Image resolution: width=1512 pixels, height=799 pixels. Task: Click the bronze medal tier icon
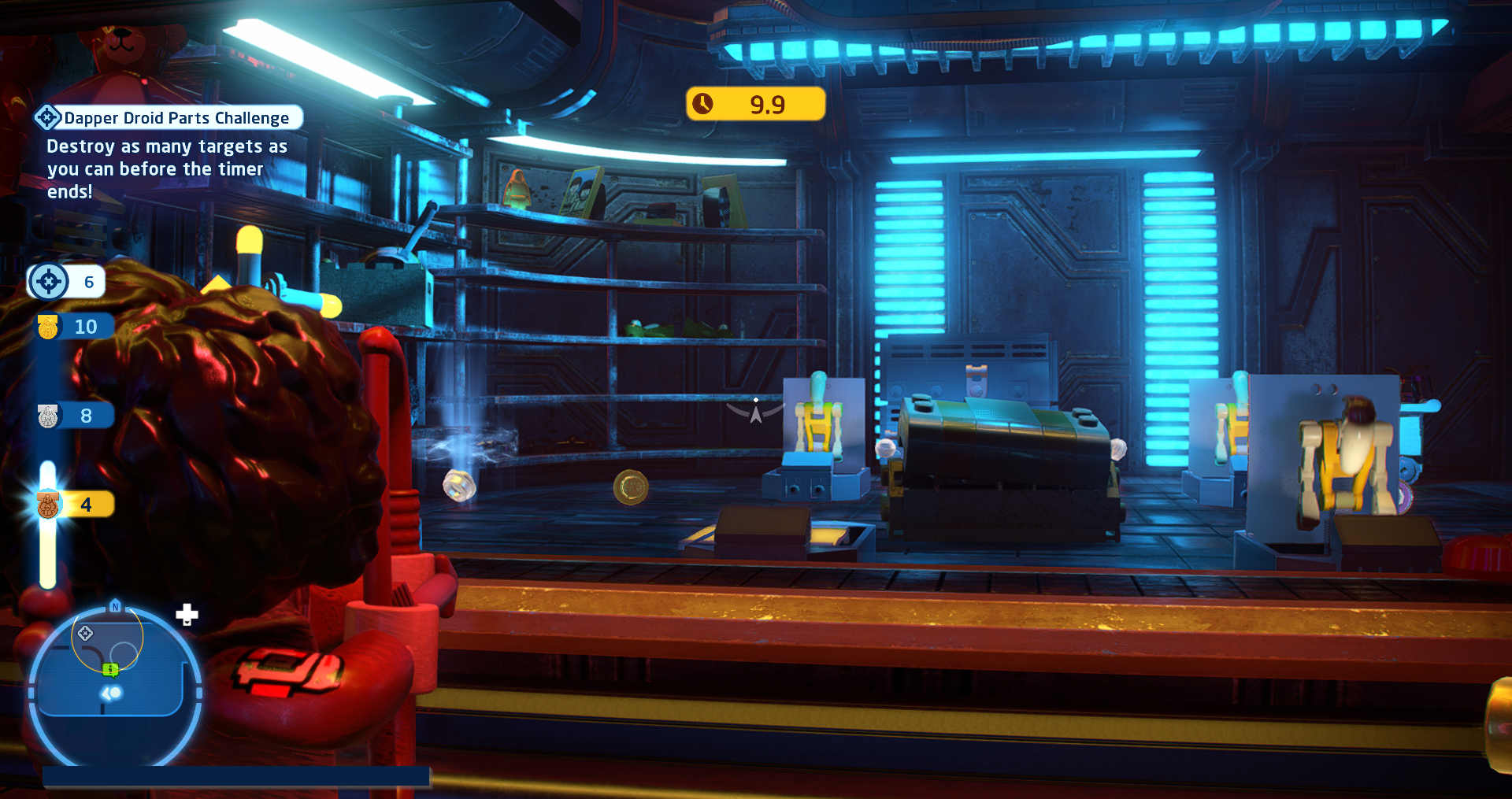(x=48, y=505)
